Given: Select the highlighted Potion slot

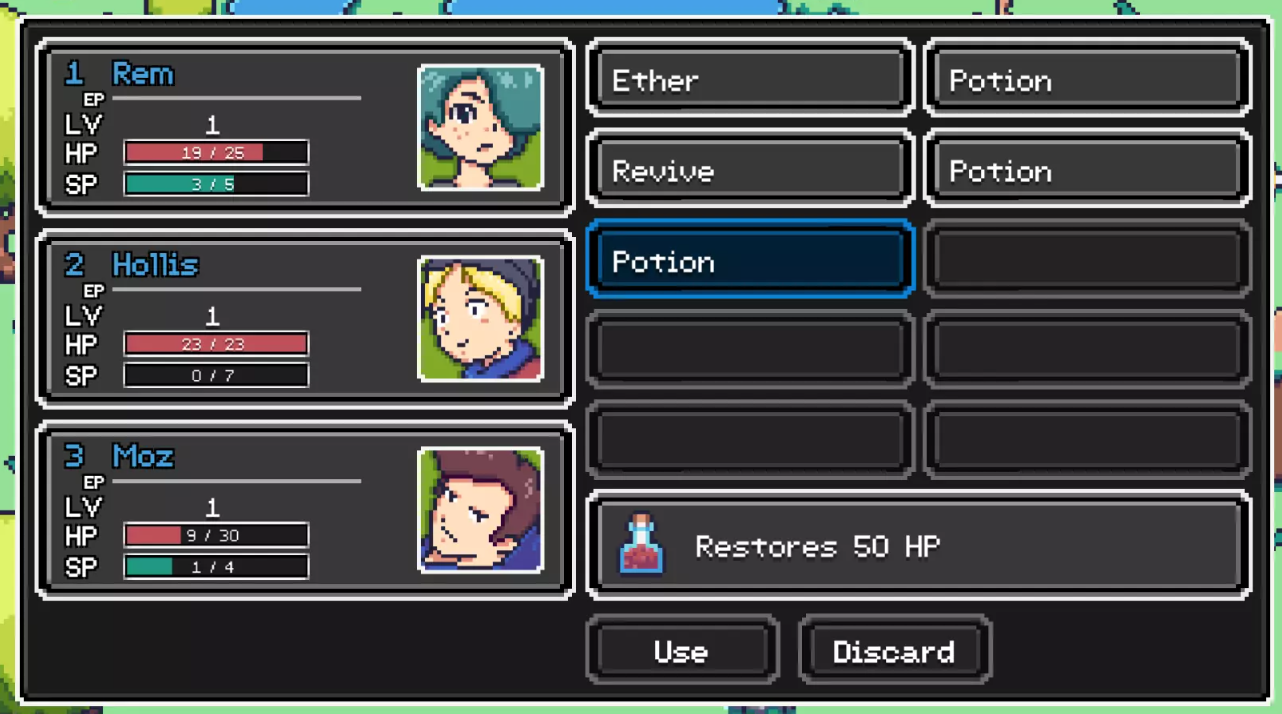Looking at the screenshot, I should [x=749, y=261].
